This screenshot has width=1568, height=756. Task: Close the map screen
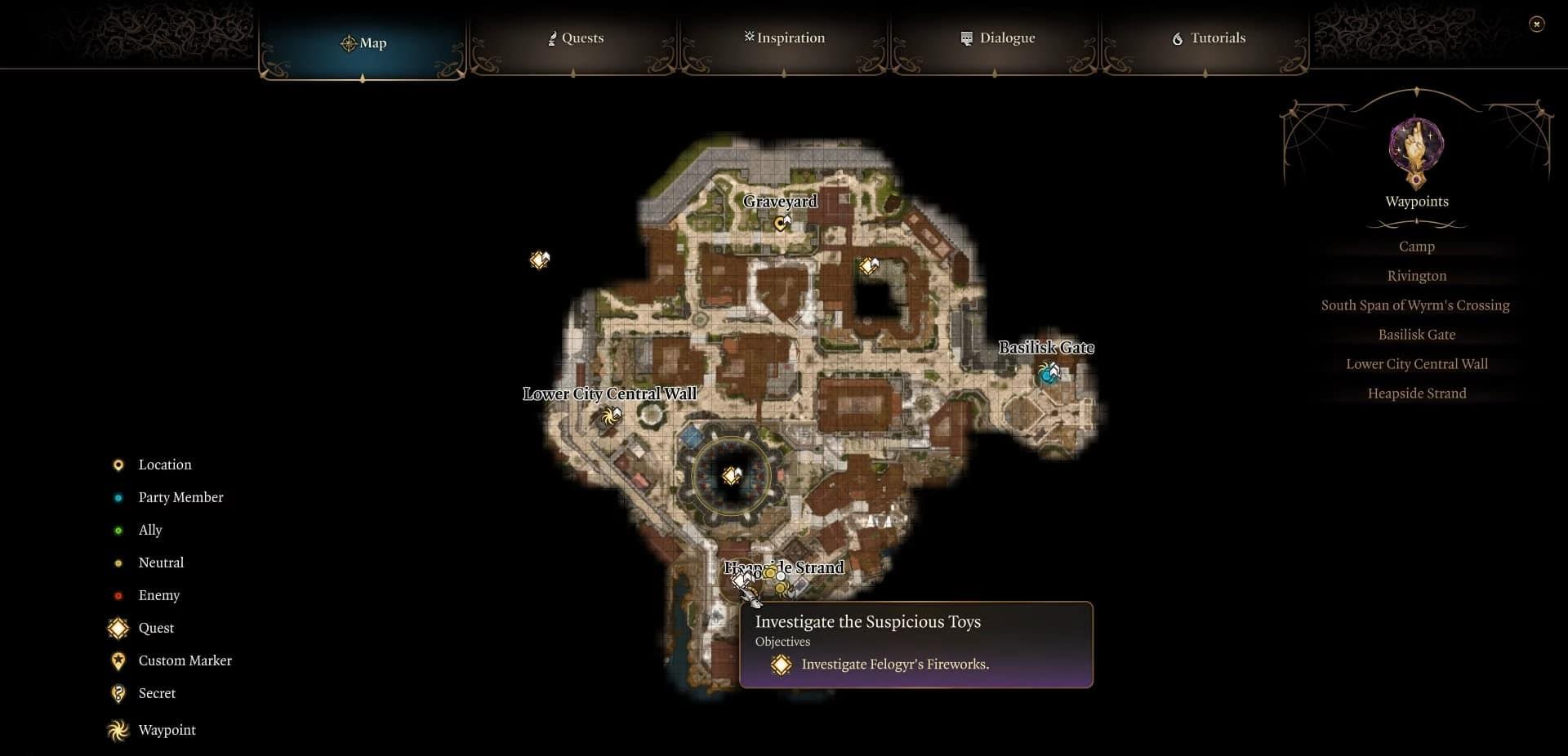coord(1536,24)
